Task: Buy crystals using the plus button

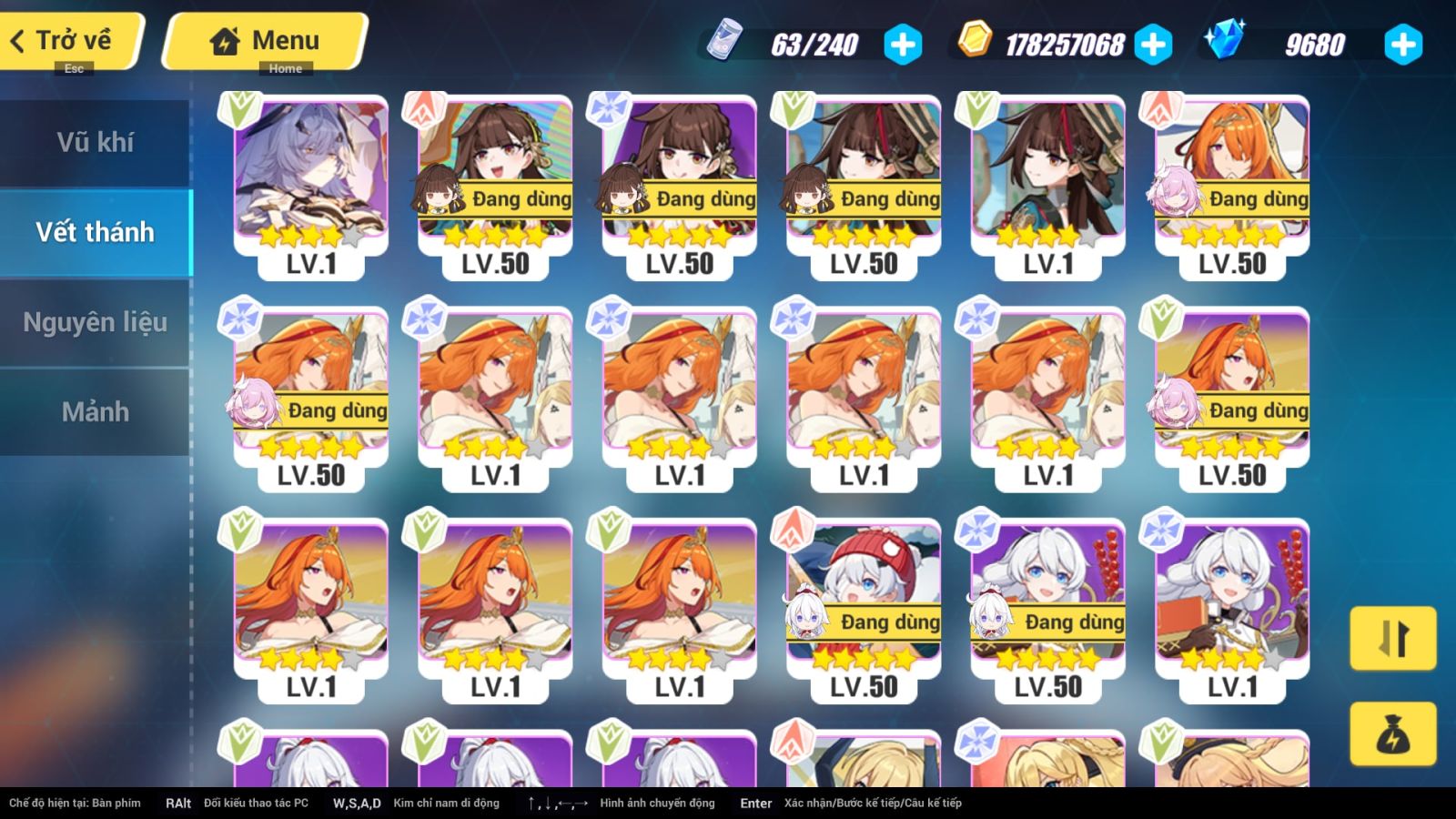Action: (1402, 45)
